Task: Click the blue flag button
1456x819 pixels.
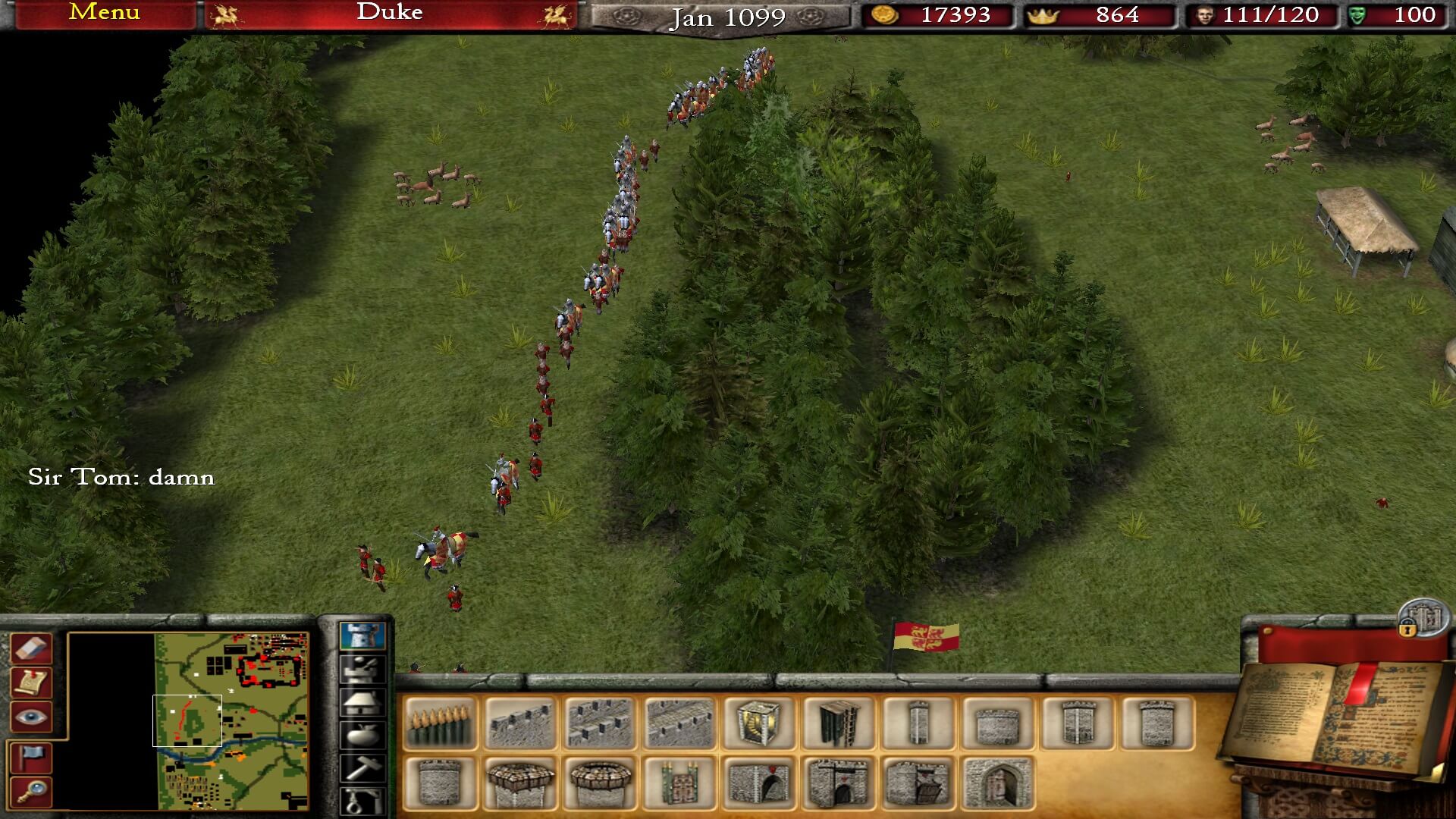Action: point(32,757)
